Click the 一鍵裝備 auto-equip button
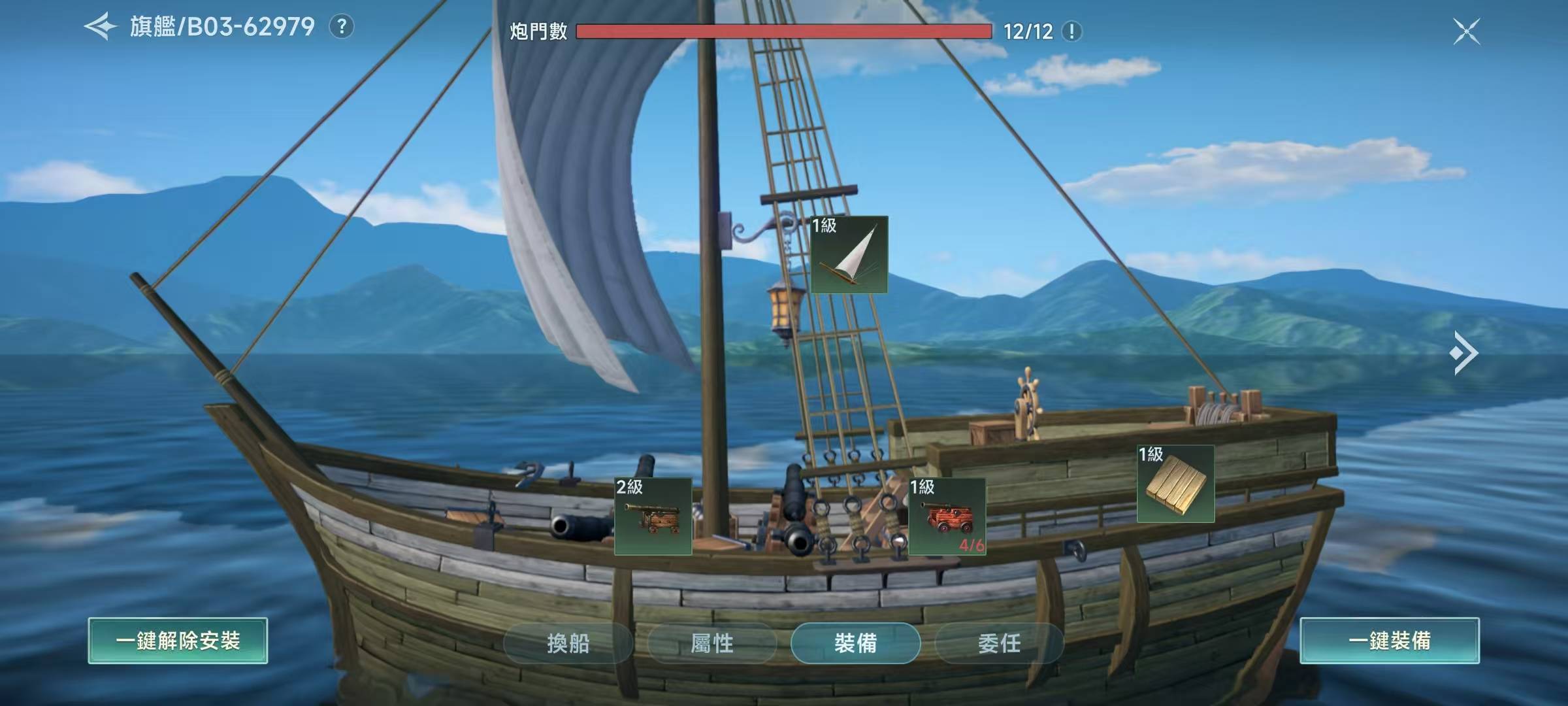The height and width of the screenshot is (706, 1568). (x=1389, y=641)
